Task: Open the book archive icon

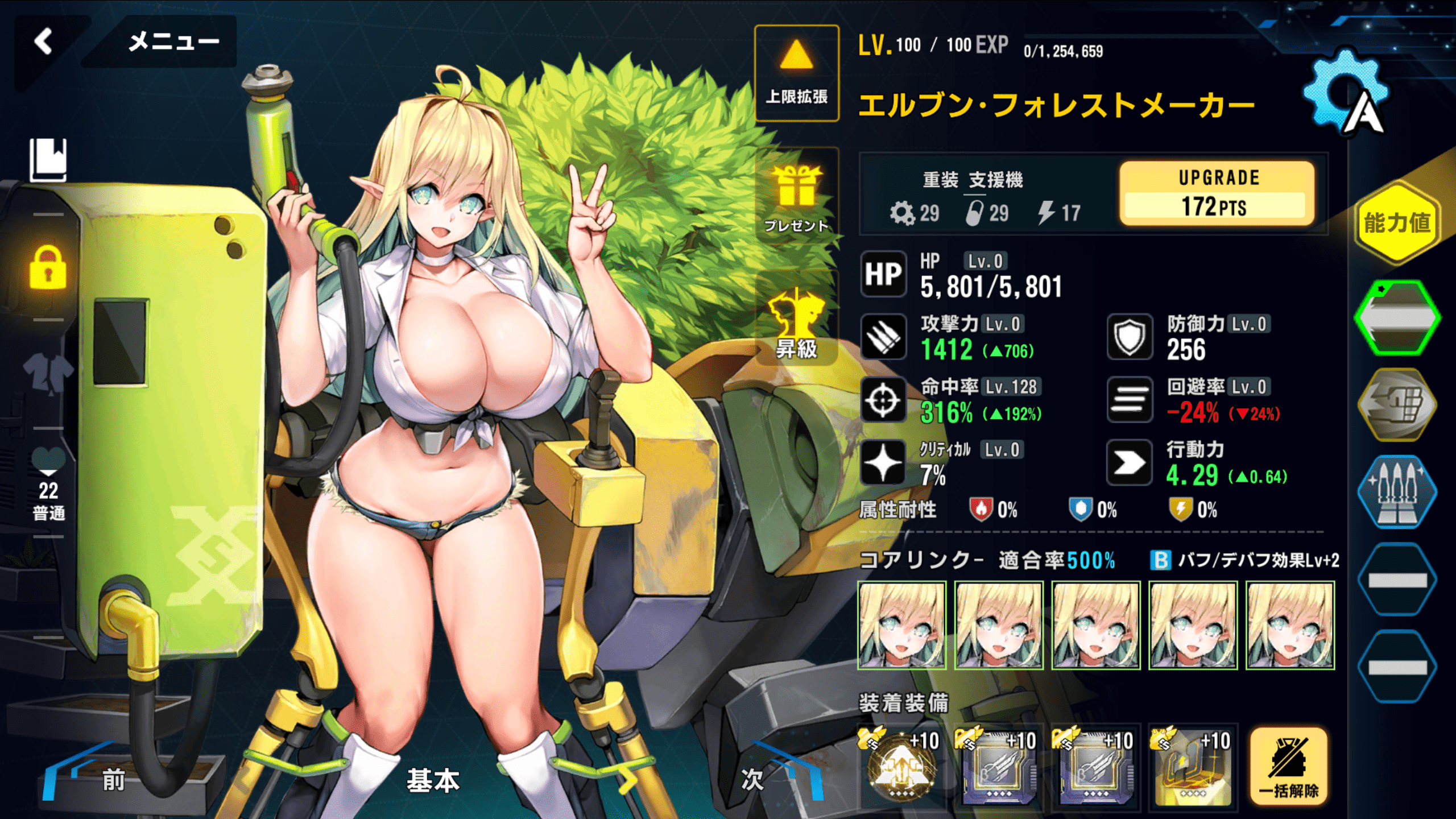Action: pos(48,160)
